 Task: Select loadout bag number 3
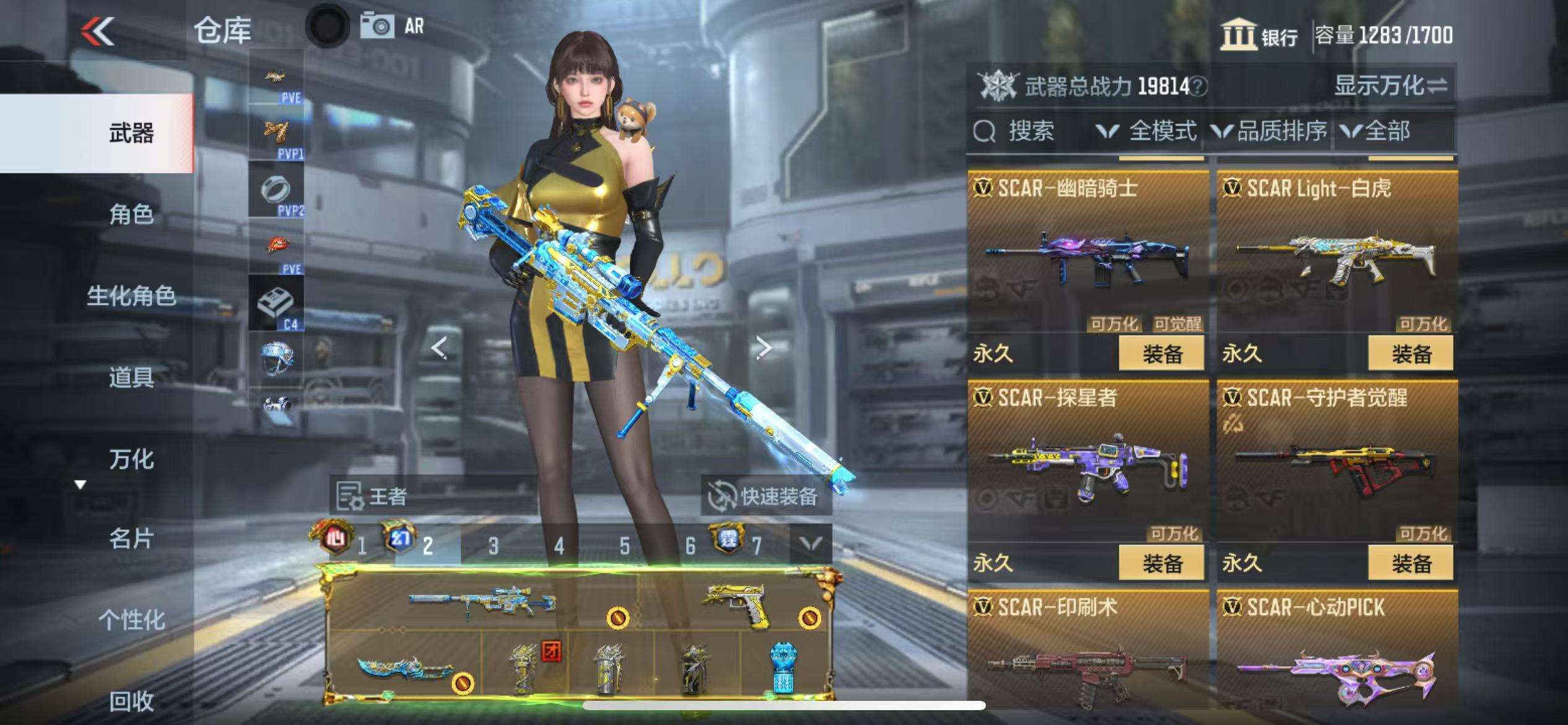pos(493,546)
